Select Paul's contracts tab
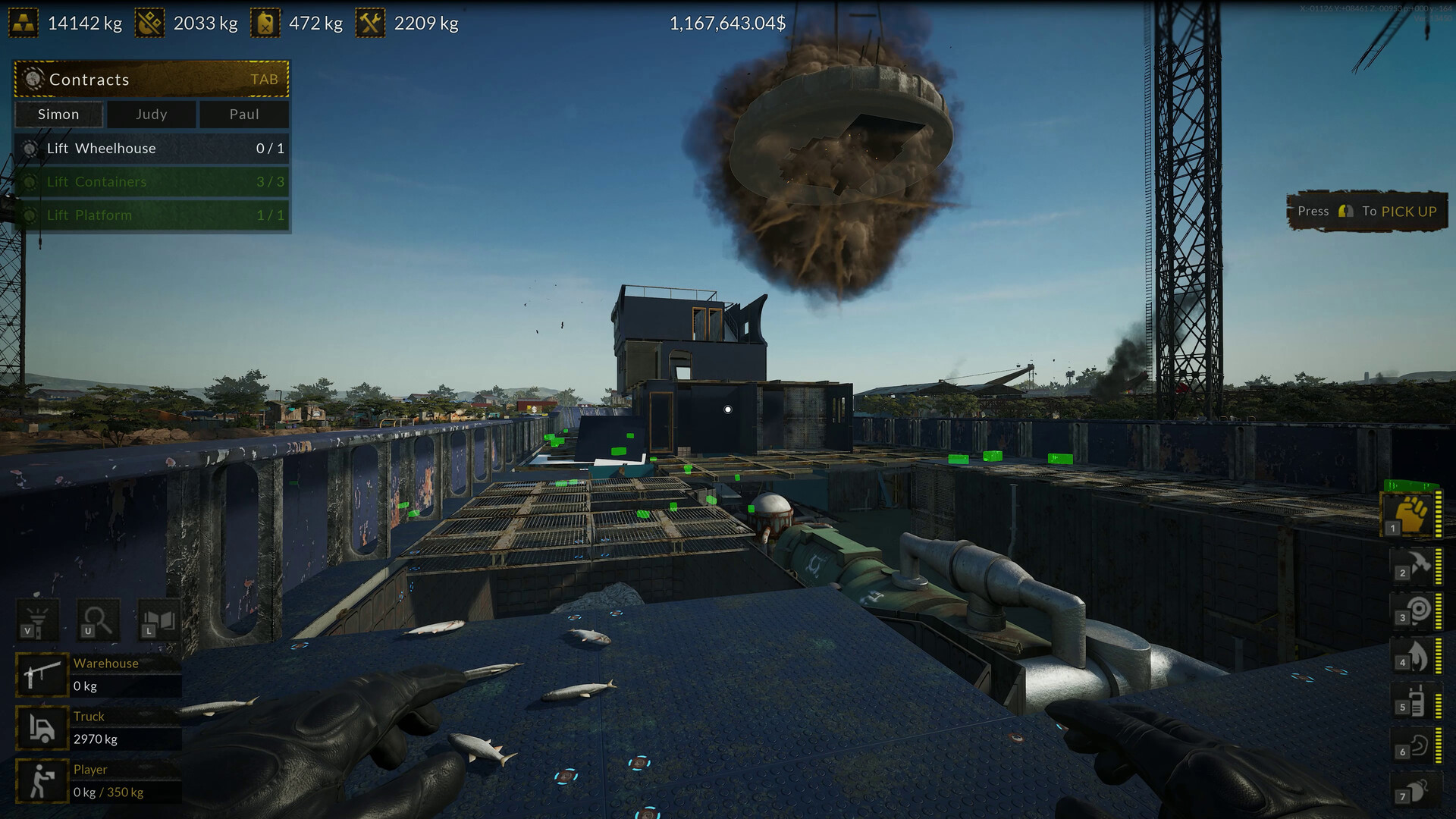The image size is (1456, 819). tap(244, 115)
